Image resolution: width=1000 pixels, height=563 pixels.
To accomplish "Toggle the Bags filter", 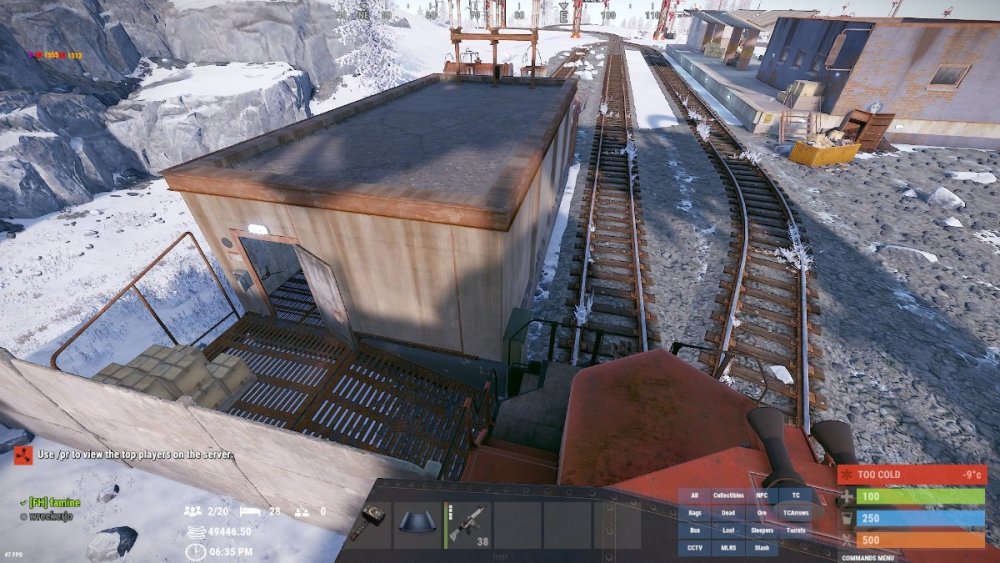I will [x=695, y=513].
